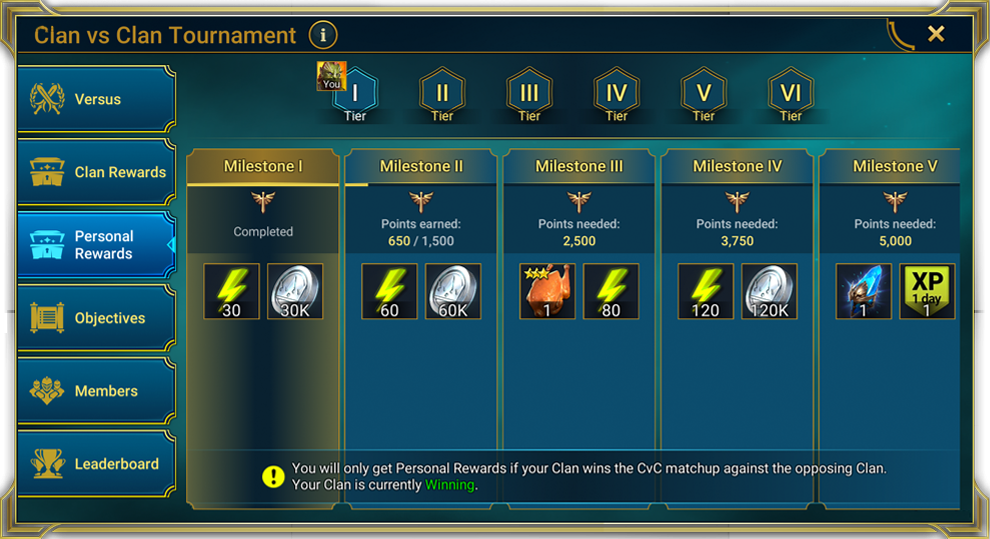Inspect the three-star chicken reward

pyautogui.click(x=547, y=292)
